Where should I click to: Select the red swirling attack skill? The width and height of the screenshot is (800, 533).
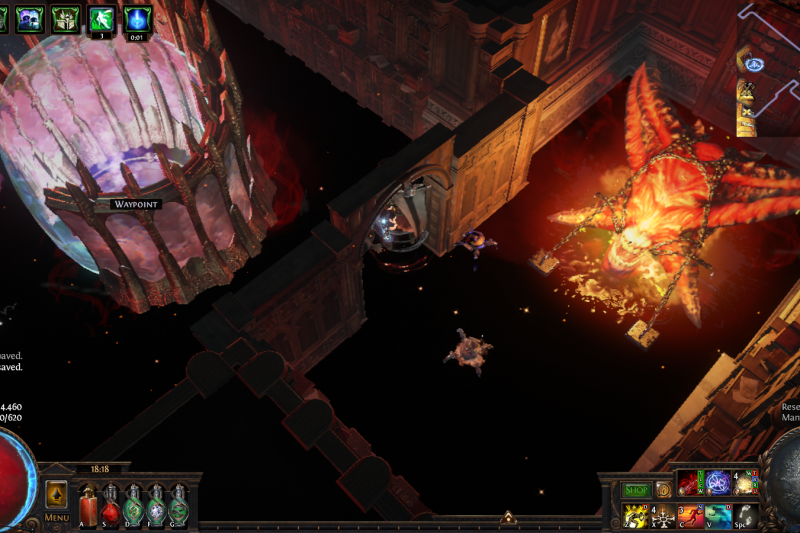coord(690,483)
